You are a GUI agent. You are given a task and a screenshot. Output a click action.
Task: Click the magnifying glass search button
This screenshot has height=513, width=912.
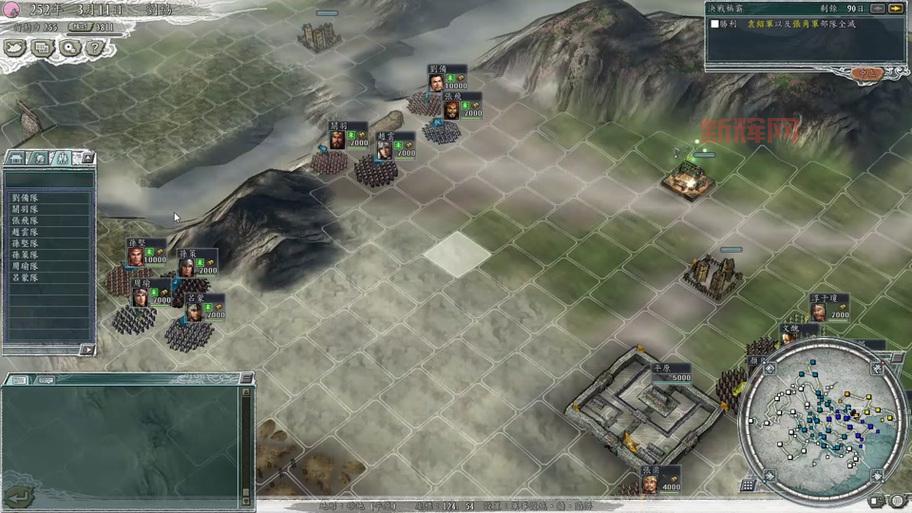(68, 47)
